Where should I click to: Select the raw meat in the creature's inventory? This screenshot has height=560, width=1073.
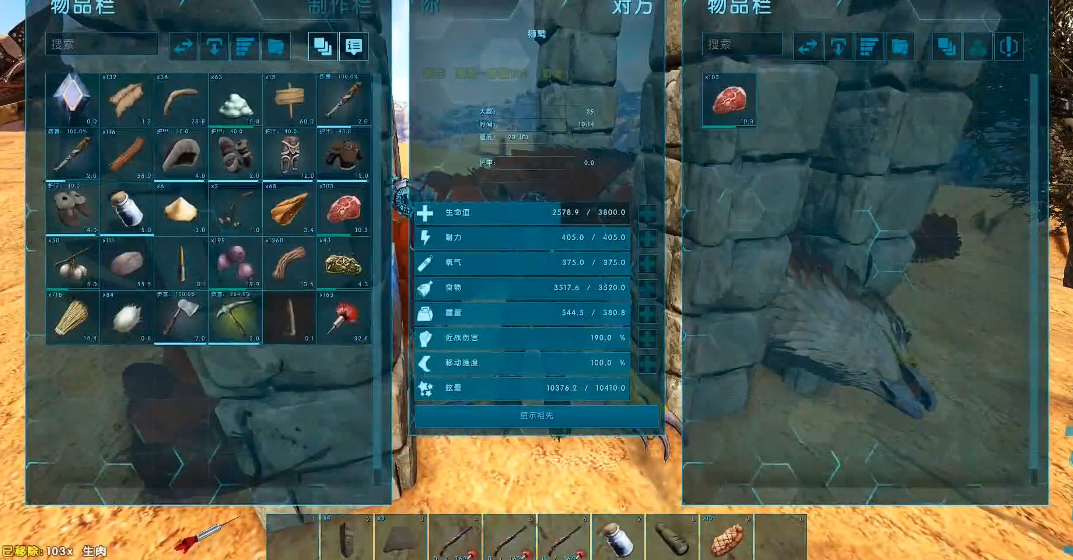click(x=728, y=100)
